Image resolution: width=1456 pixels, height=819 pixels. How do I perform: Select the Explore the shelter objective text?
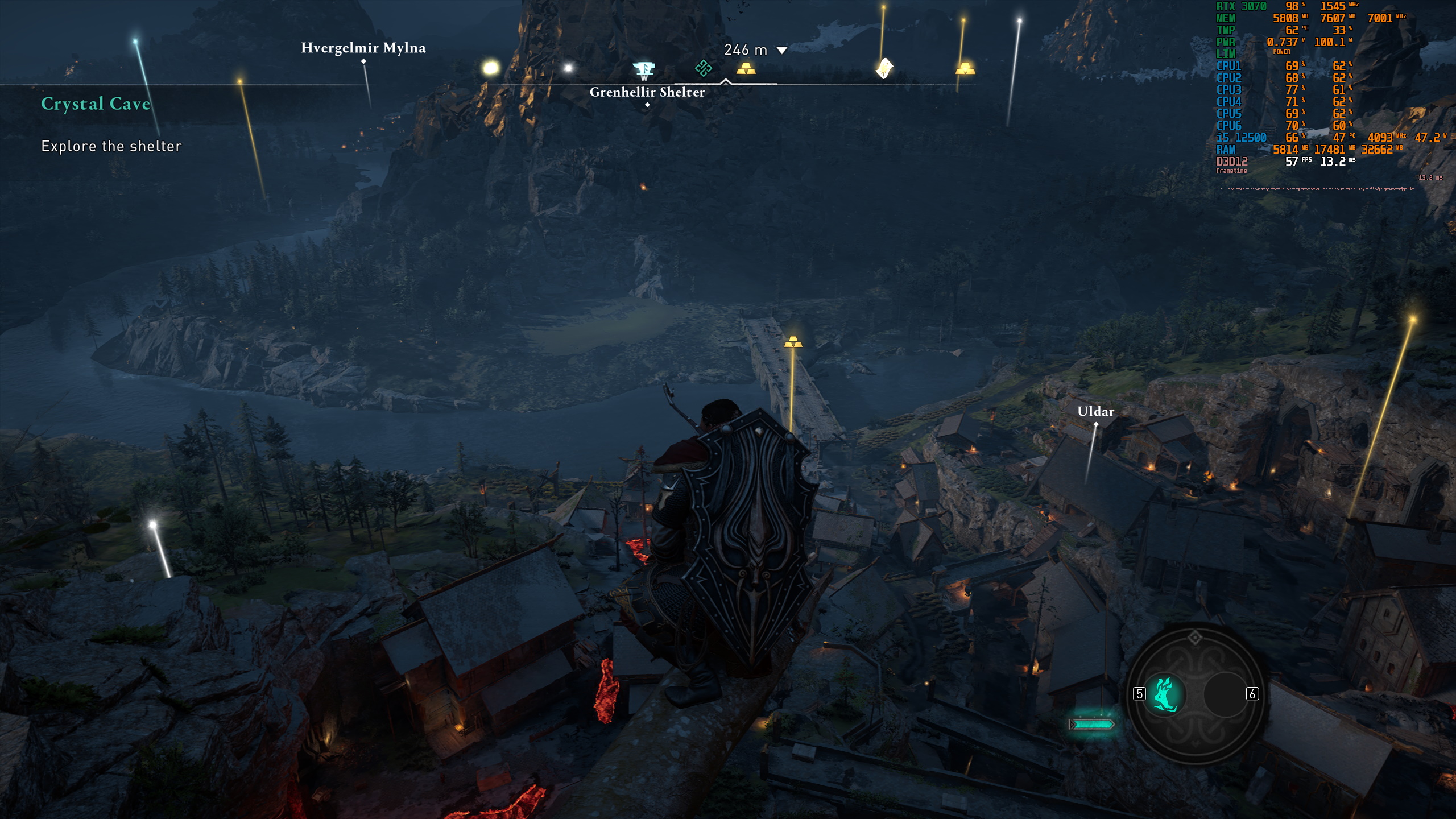pos(110,146)
